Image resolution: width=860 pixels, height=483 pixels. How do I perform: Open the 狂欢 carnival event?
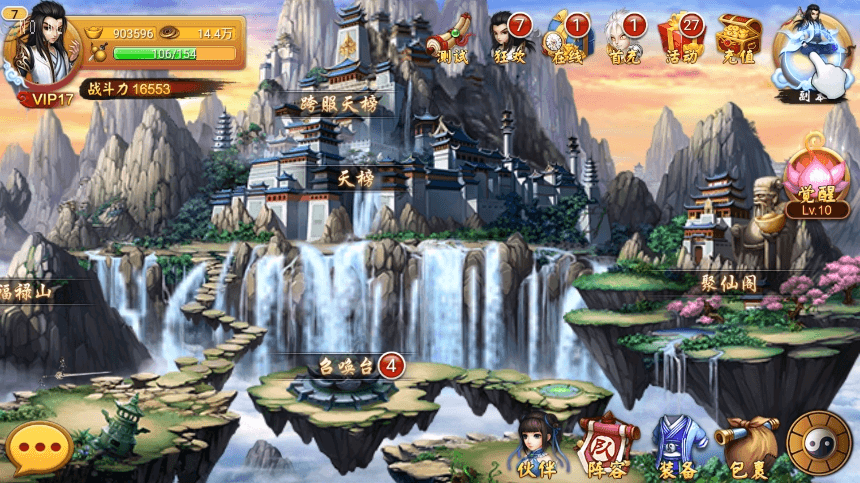click(x=508, y=40)
